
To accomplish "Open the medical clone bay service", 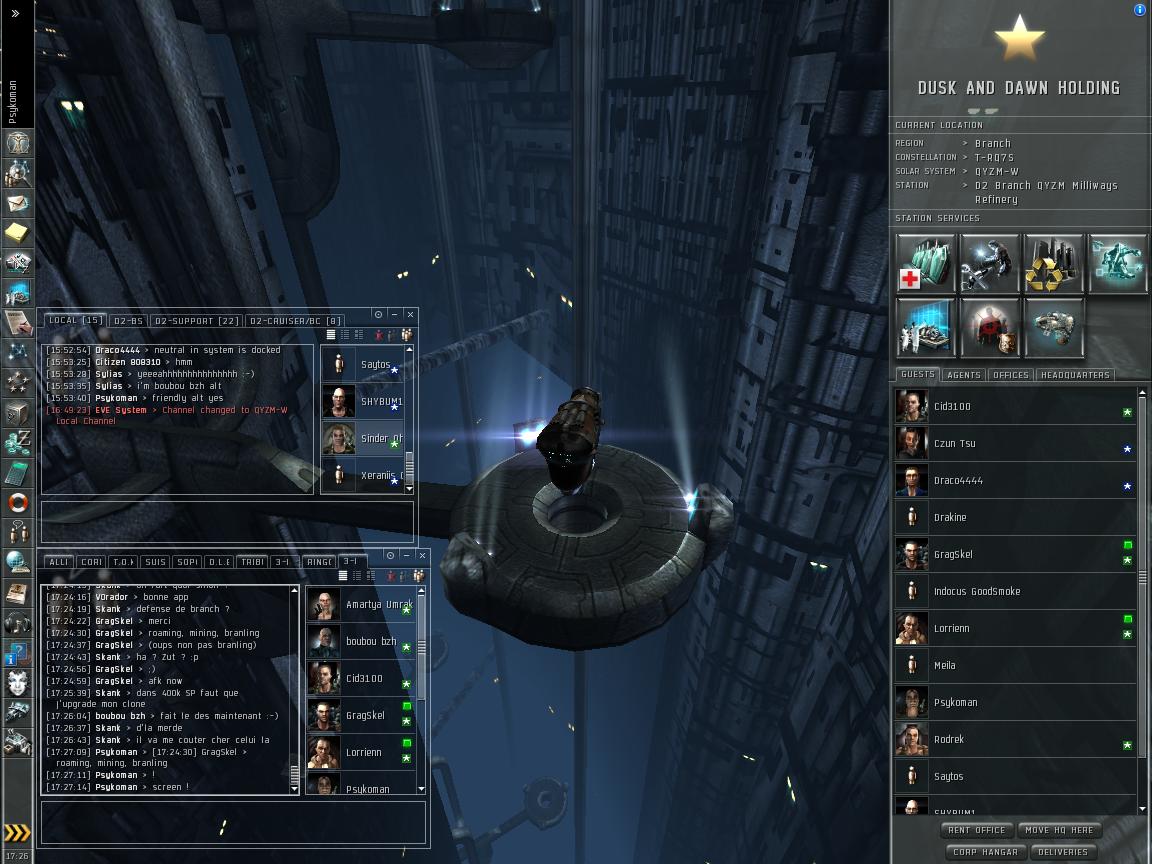I will point(926,264).
